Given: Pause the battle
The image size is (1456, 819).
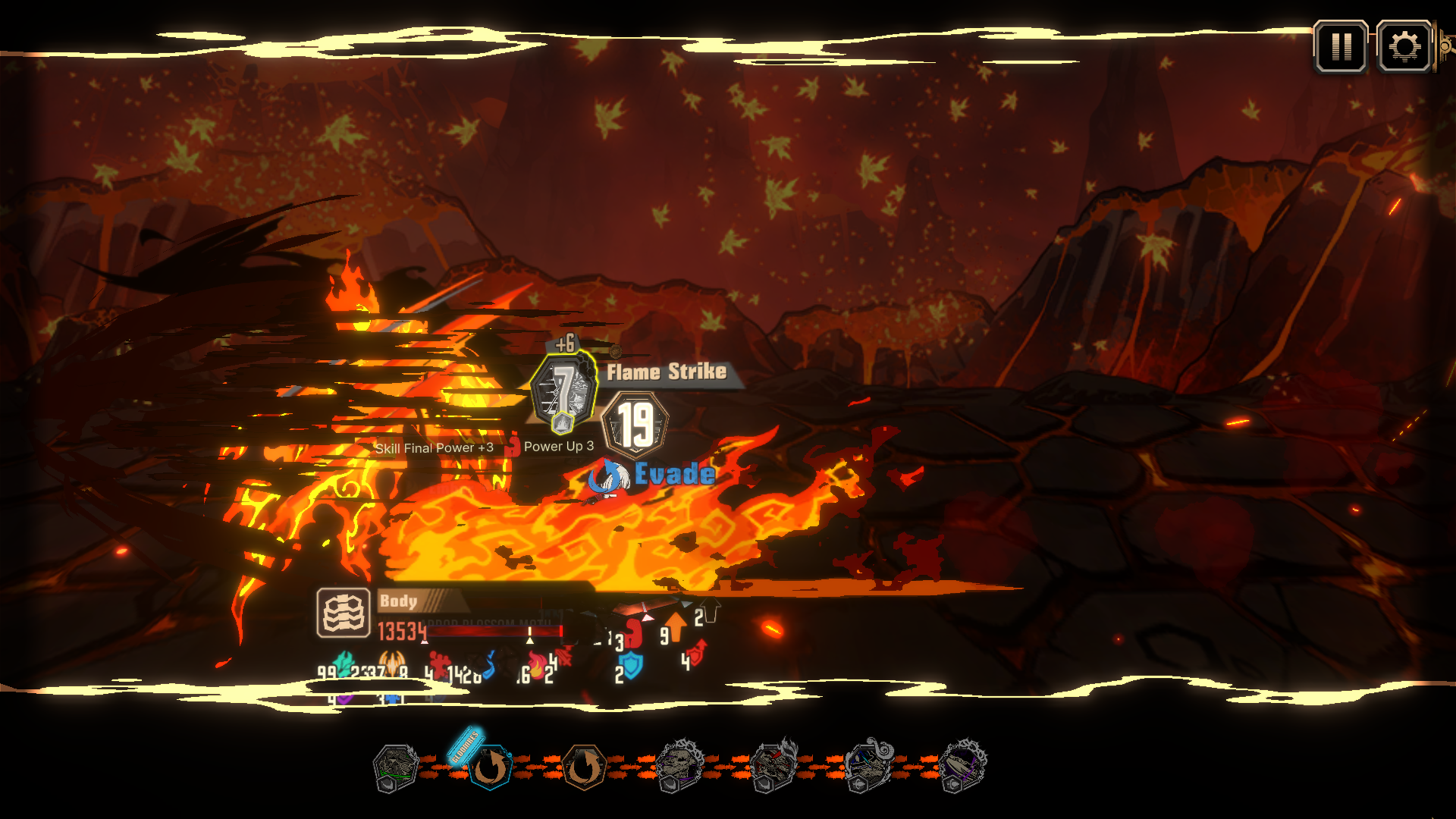Looking at the screenshot, I should (x=1341, y=47).
